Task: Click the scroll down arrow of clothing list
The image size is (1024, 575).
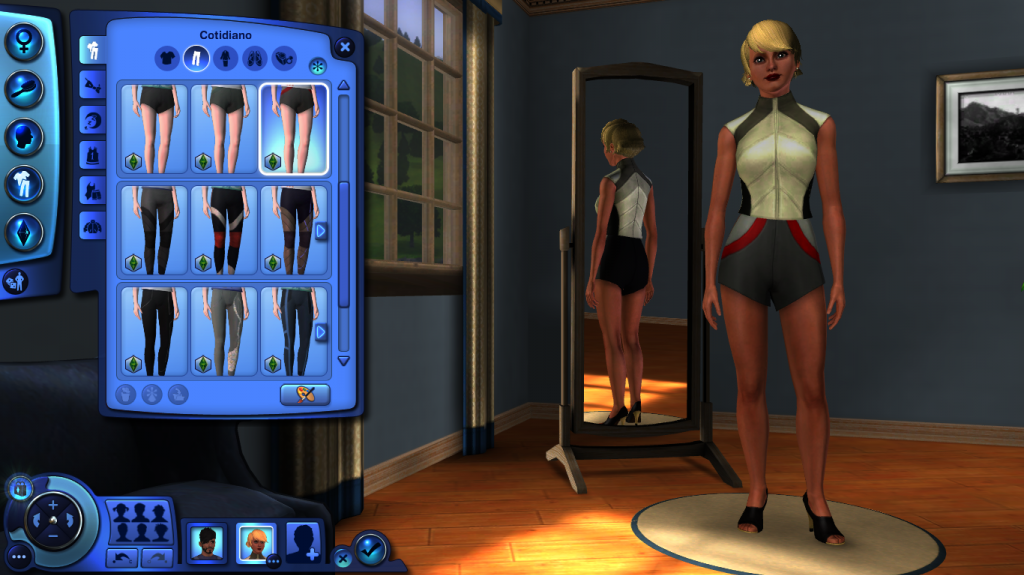Action: (344, 360)
